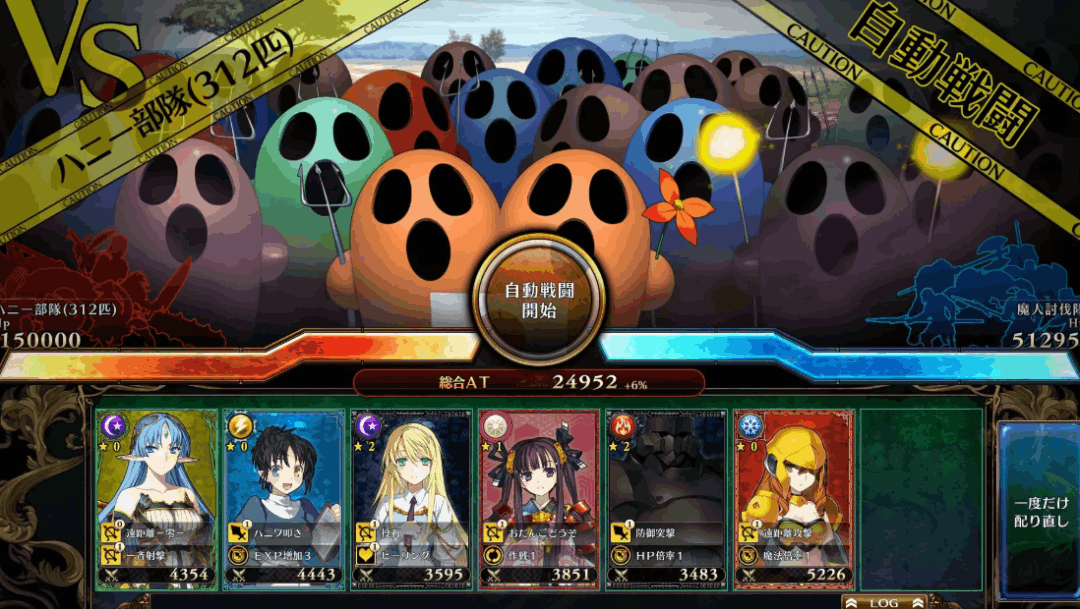Pick the blonde long-haired girl card with 3595
The image size is (1080, 609).
[x=411, y=497]
